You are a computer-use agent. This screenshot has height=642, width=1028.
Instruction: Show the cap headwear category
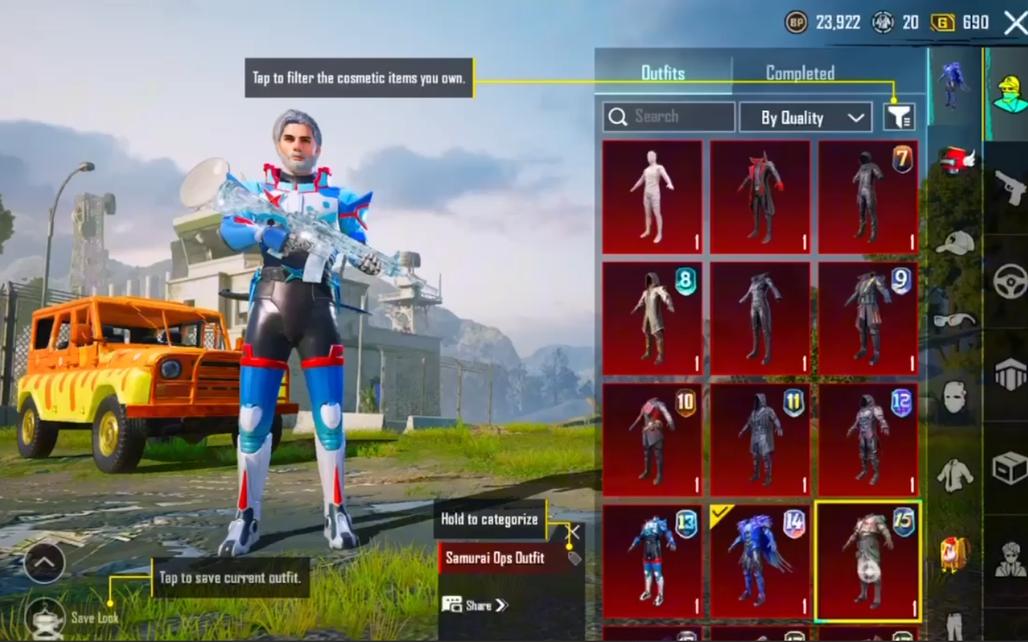pyautogui.click(x=955, y=242)
